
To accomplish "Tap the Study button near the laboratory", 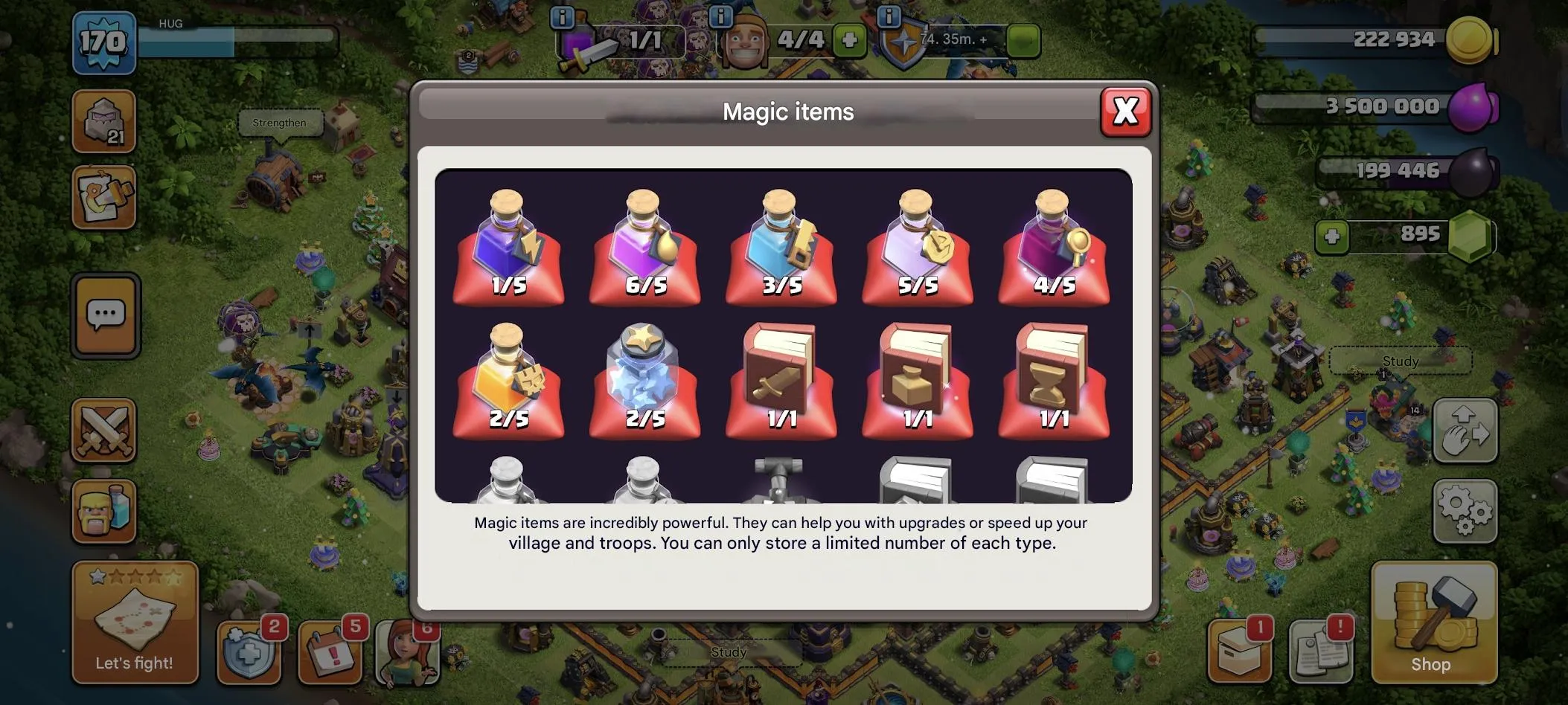I will tap(1399, 361).
